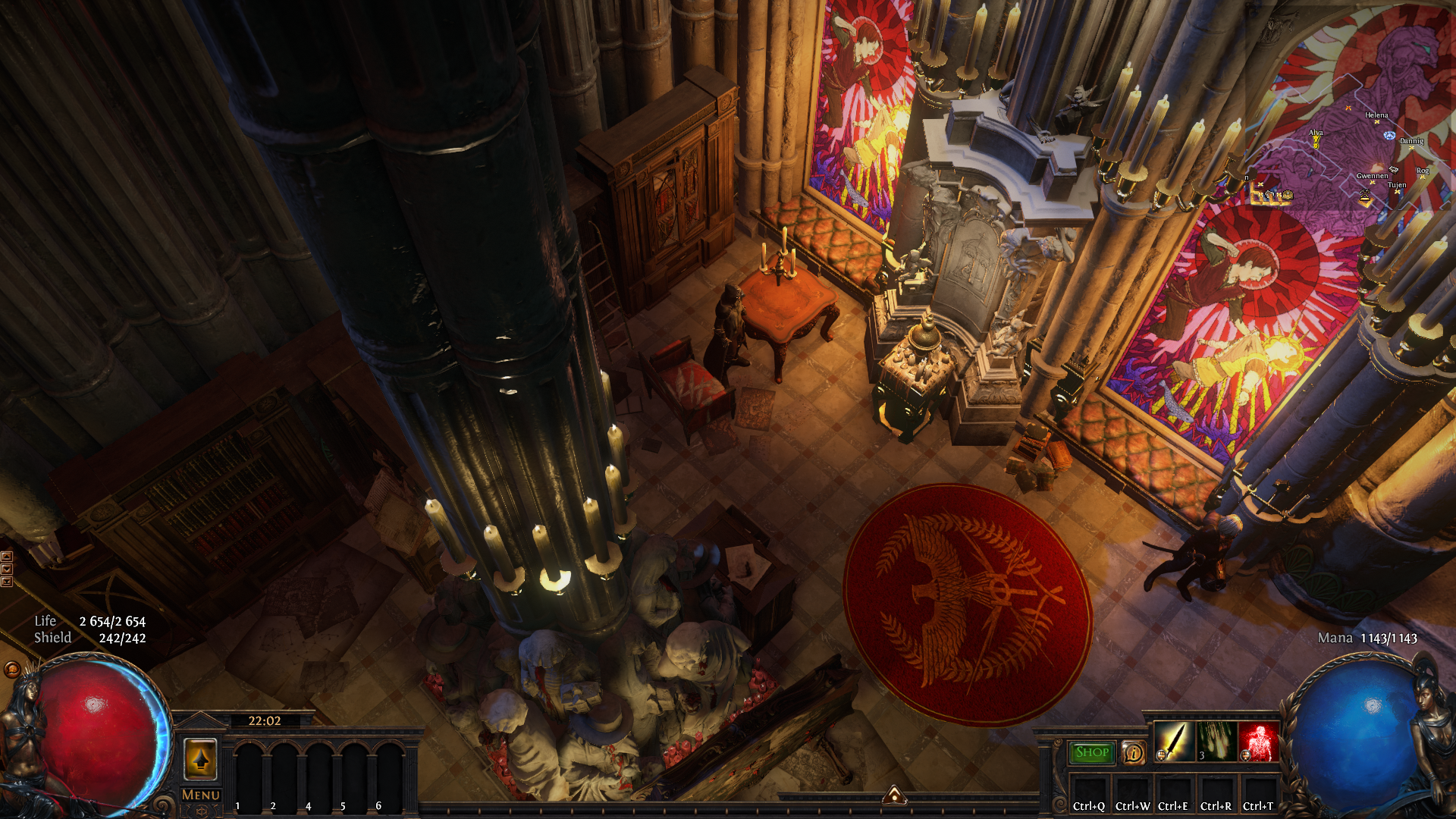Click the minimap overlay

click(1350, 152)
